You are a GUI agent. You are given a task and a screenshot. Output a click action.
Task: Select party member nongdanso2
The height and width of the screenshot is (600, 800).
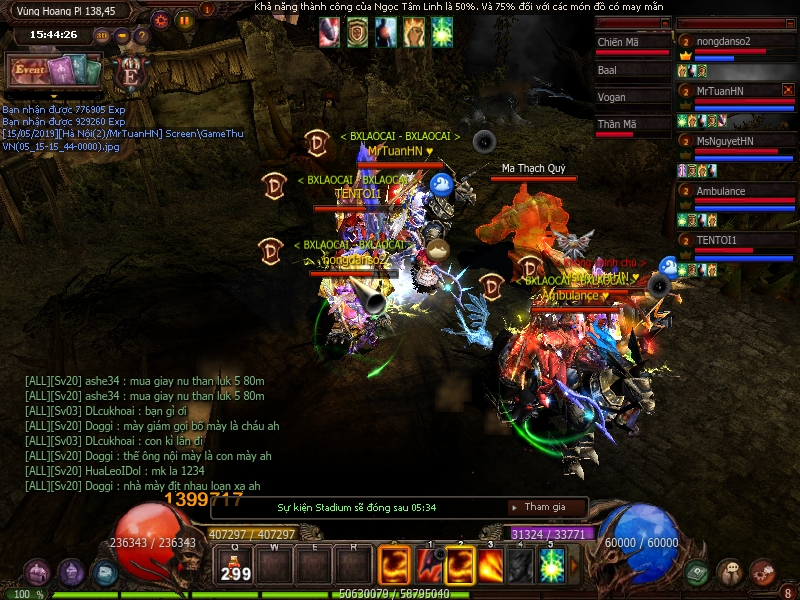tap(732, 42)
